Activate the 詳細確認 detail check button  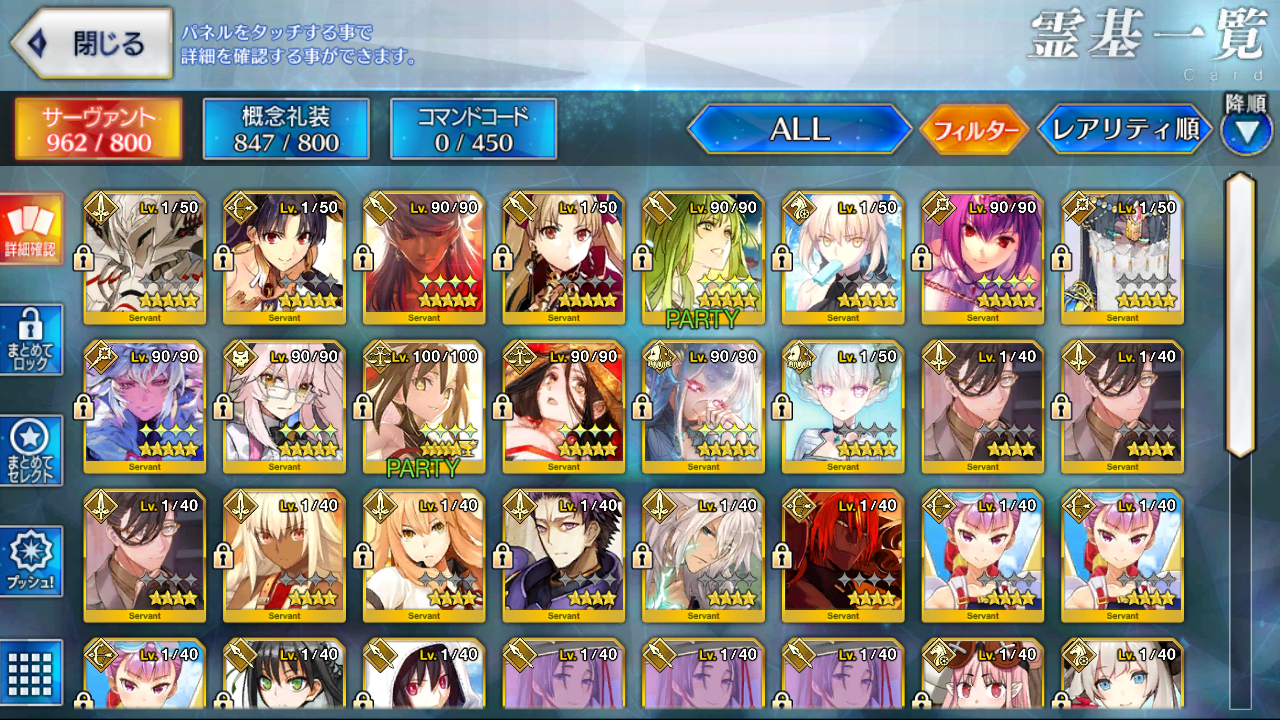click(x=31, y=229)
